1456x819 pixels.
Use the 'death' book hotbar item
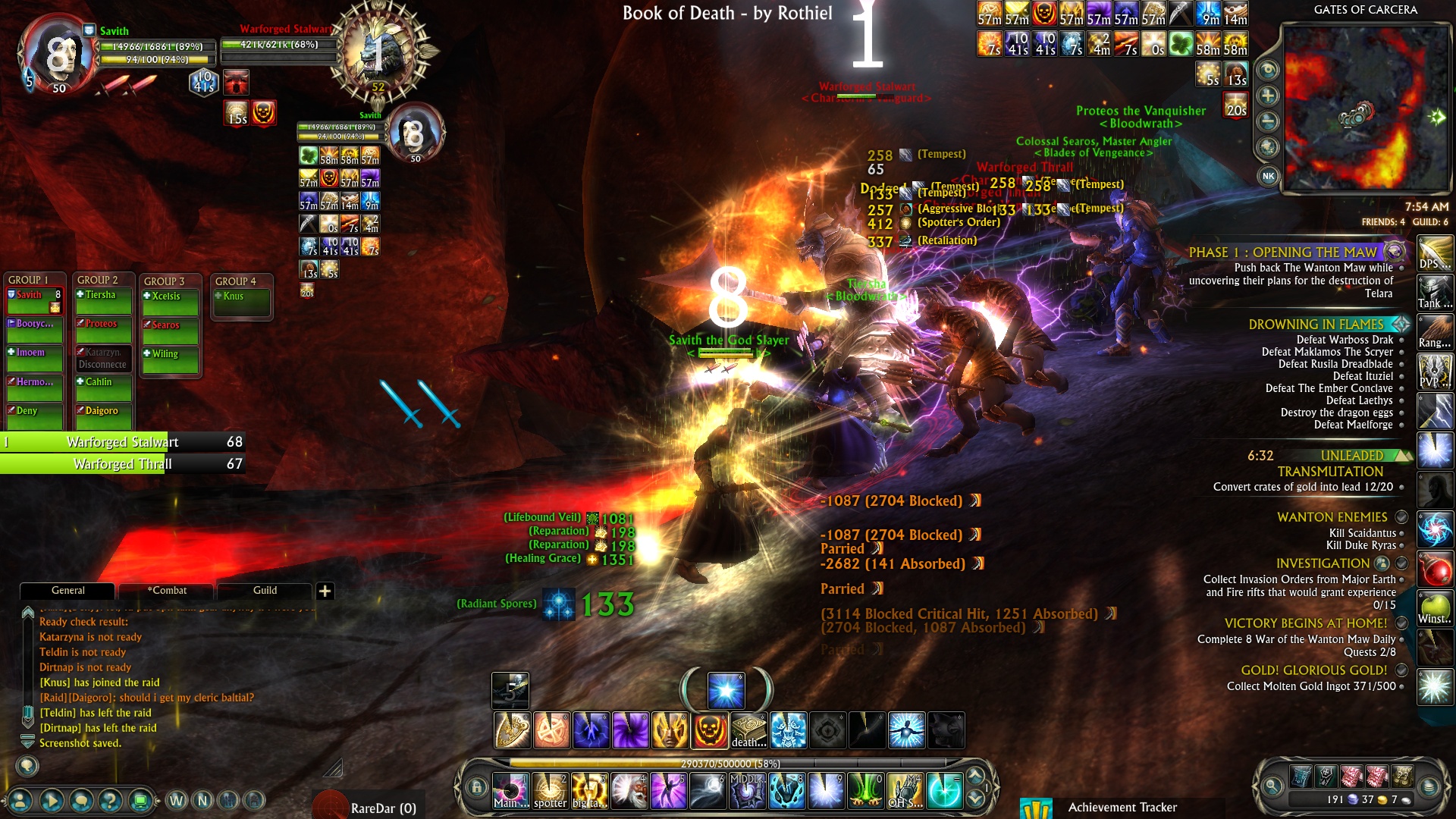748,731
